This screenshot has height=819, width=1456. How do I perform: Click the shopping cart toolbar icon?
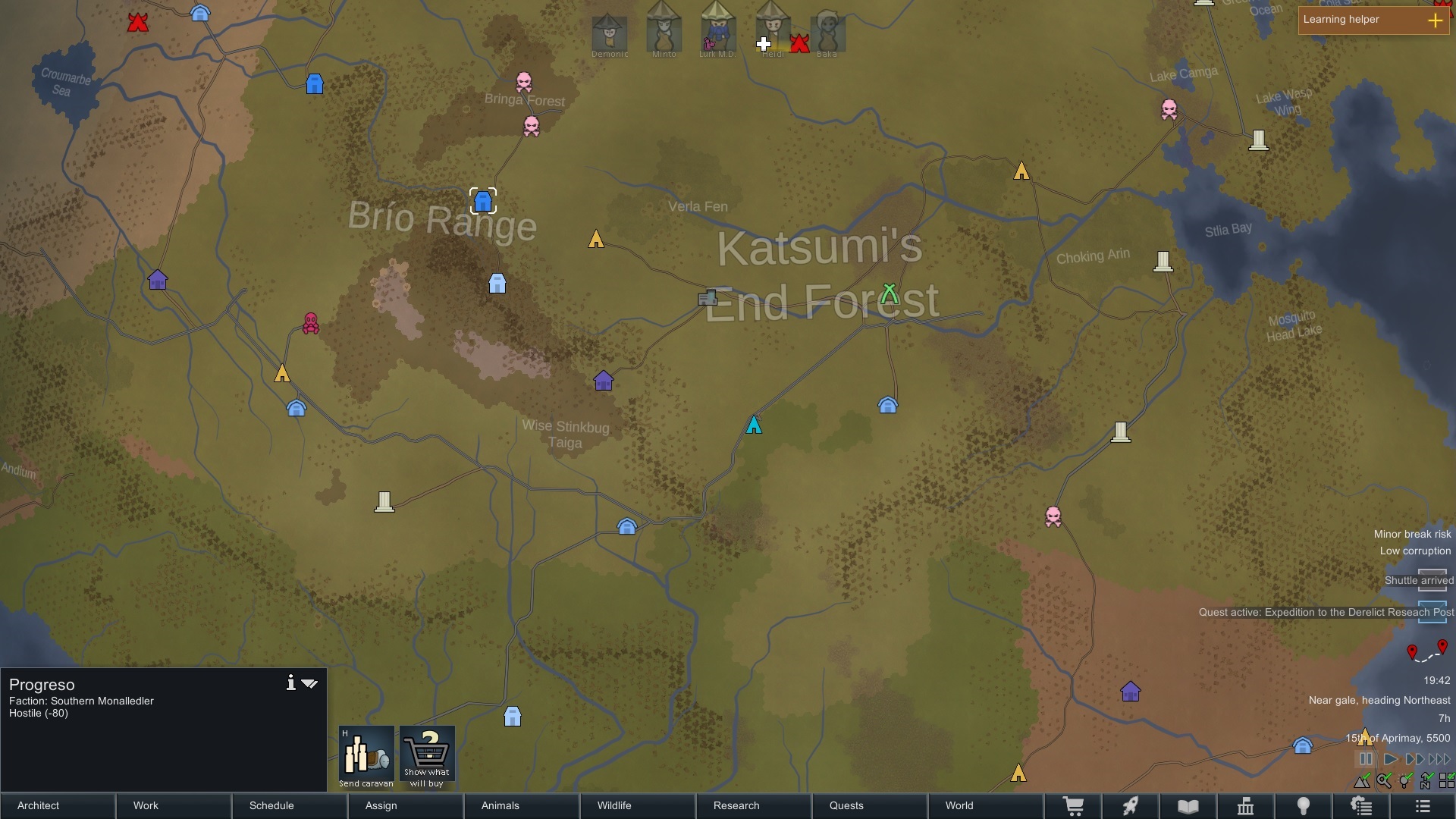pos(1072,806)
